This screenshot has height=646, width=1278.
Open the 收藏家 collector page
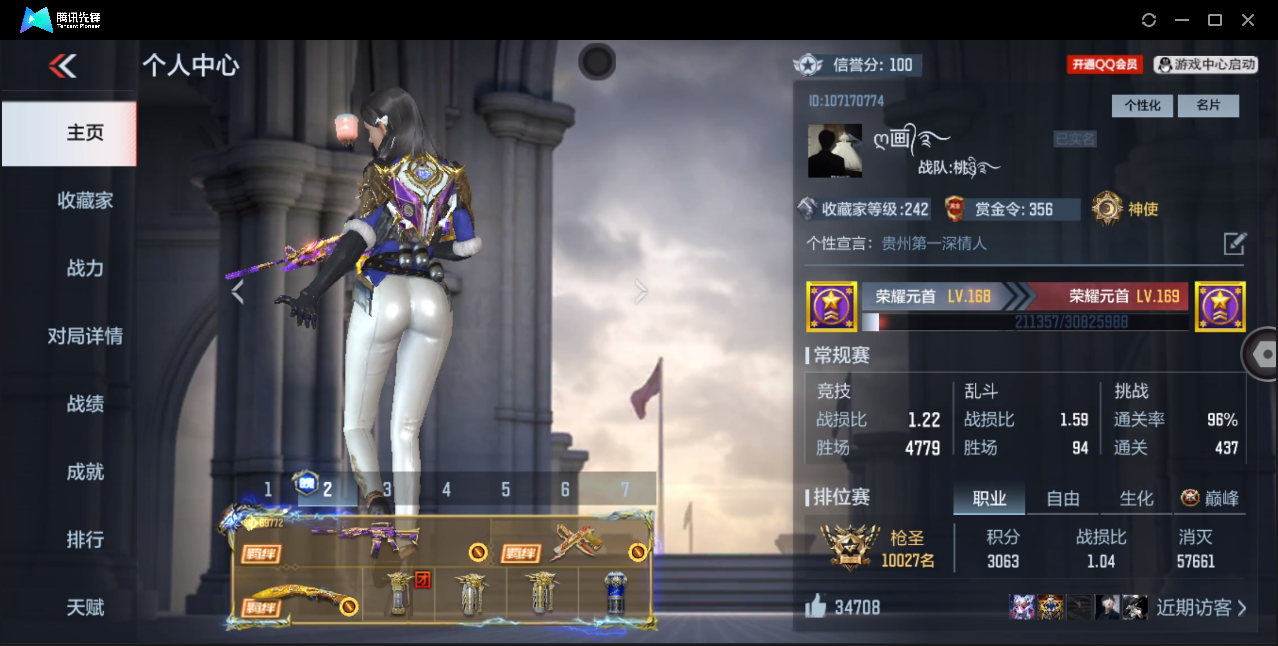[x=85, y=200]
